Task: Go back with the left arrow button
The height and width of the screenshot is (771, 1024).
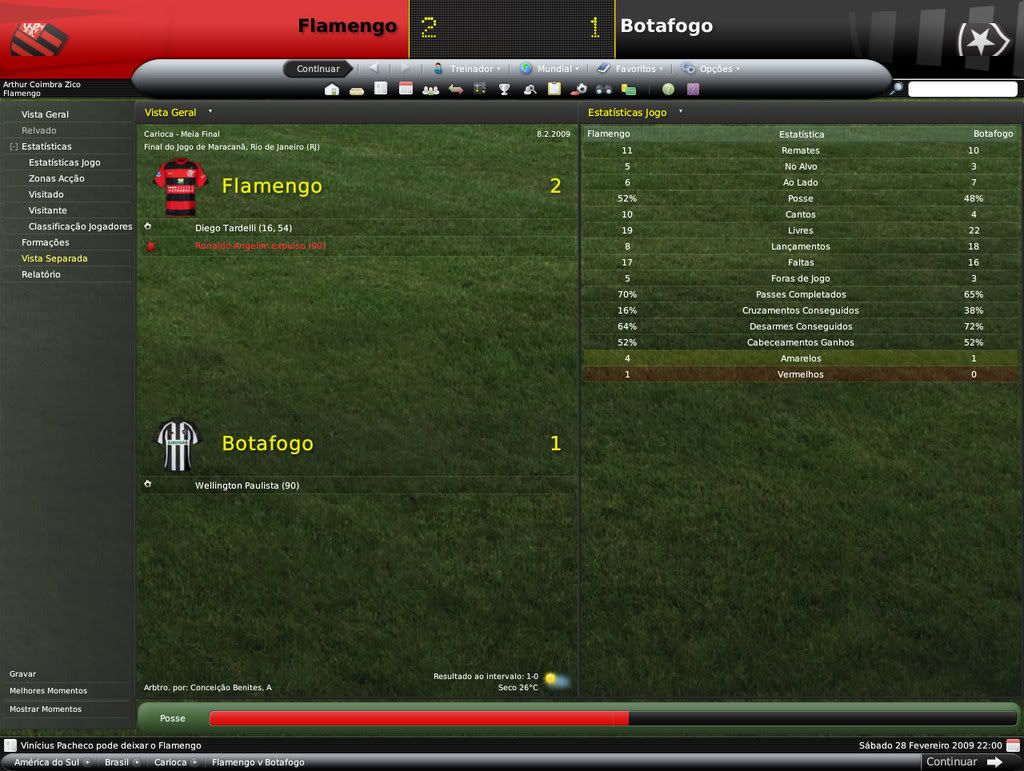Action: pos(373,69)
